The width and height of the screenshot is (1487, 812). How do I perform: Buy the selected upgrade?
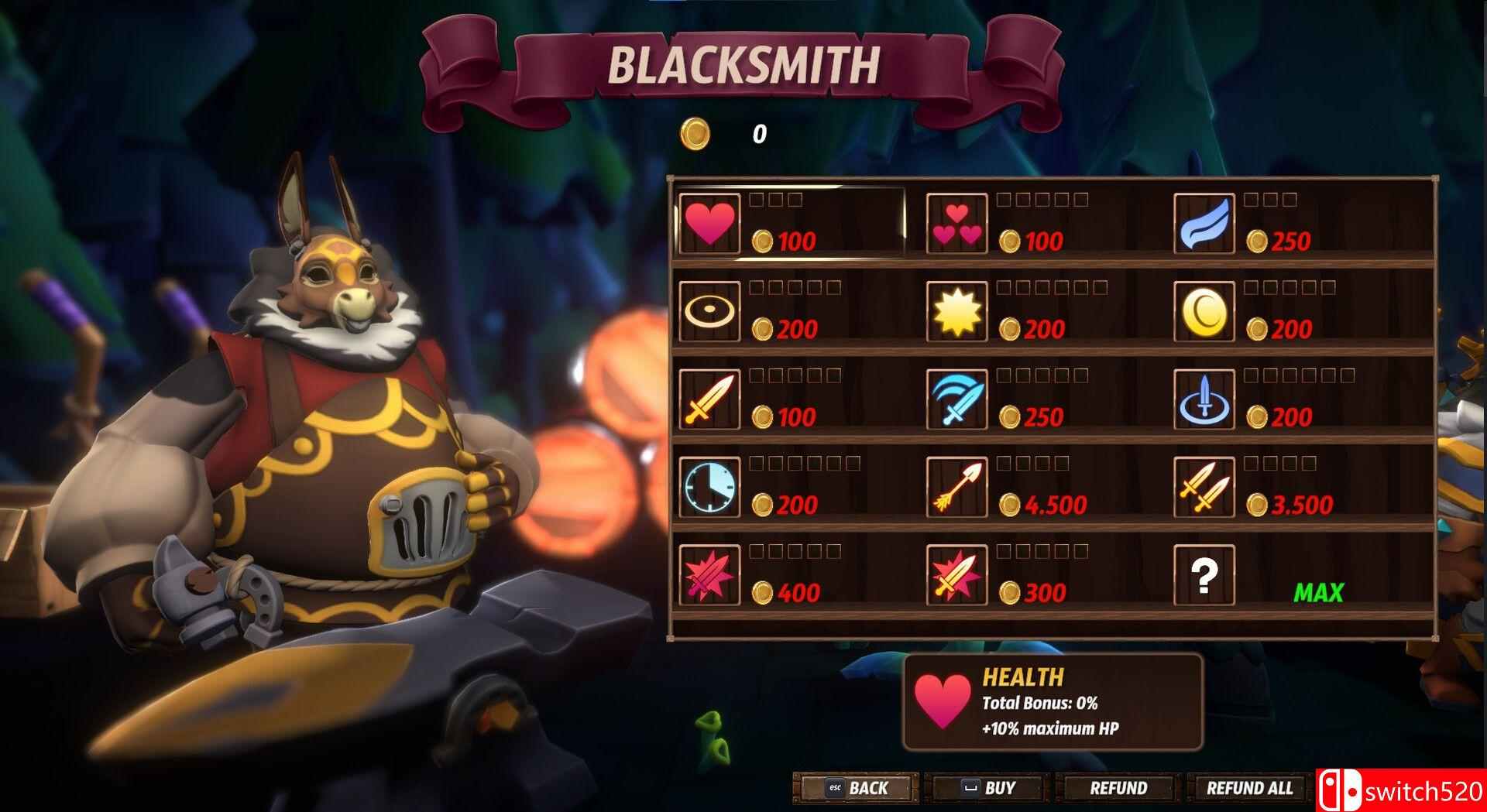point(988,788)
